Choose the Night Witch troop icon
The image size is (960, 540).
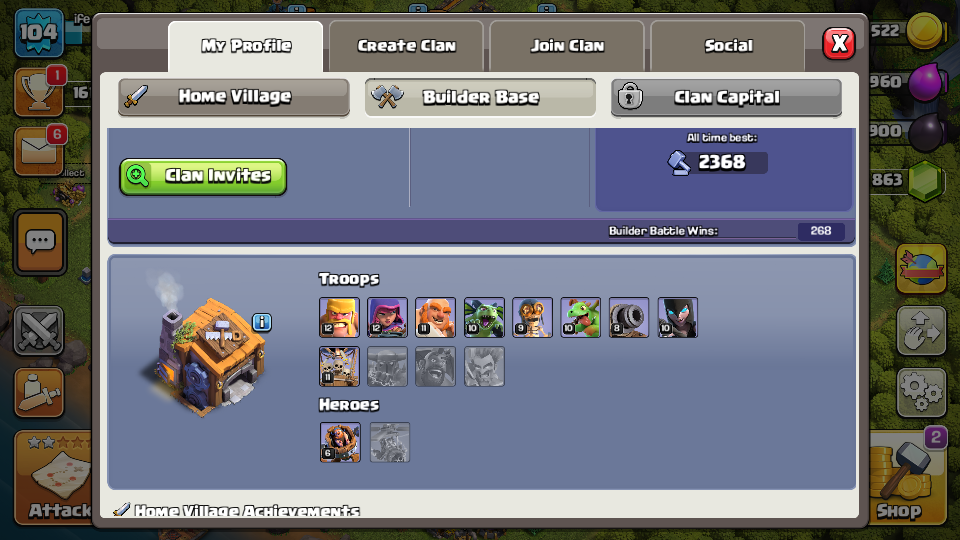pyautogui.click(x=677, y=317)
